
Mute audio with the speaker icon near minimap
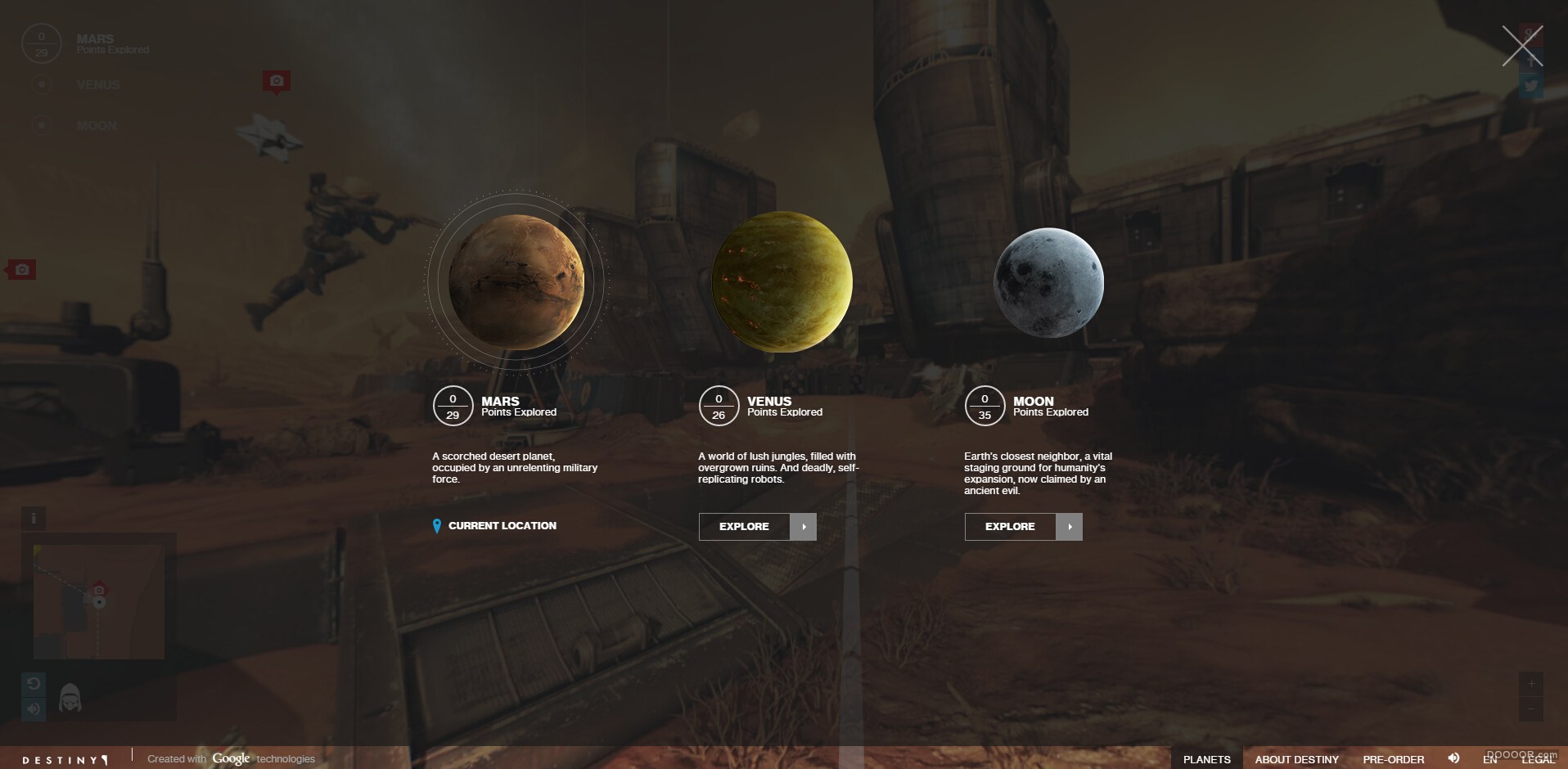[x=34, y=708]
